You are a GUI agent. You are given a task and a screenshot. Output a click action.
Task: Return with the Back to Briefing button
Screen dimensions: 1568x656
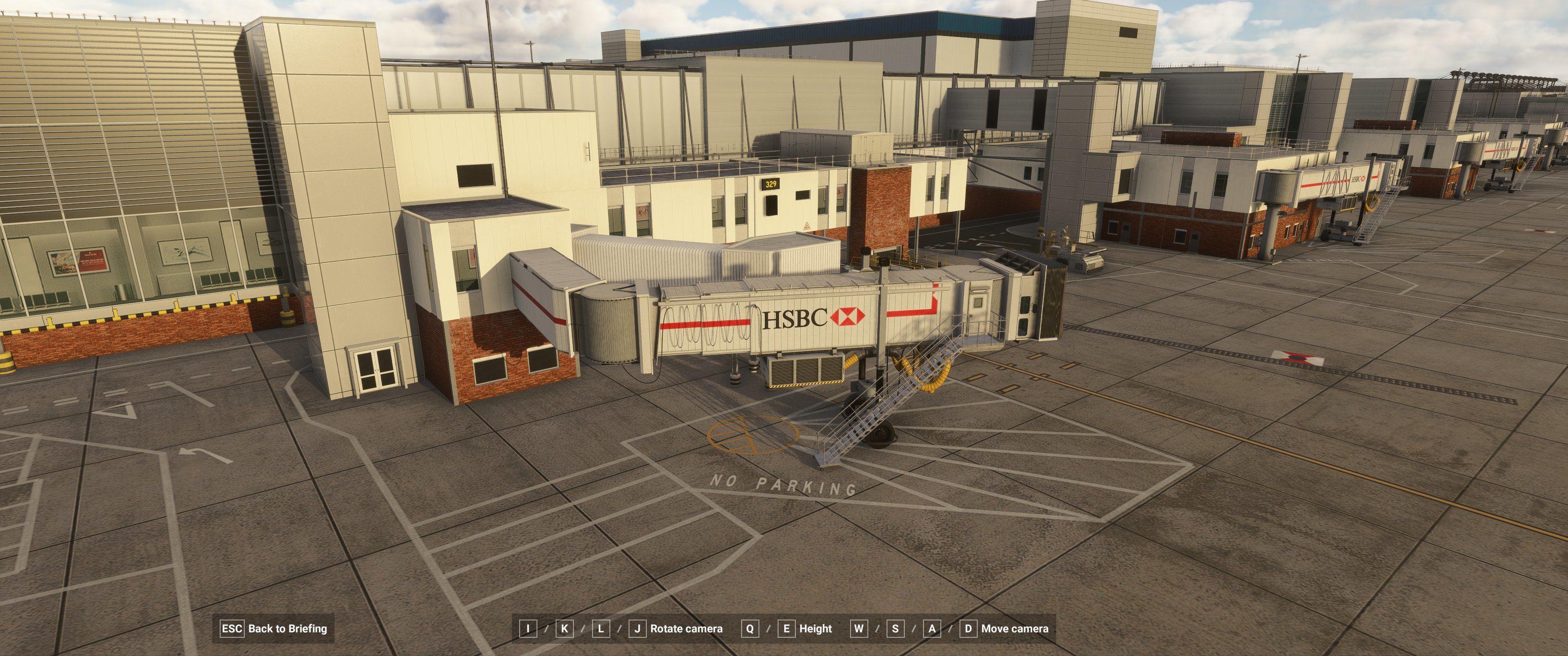(274, 629)
